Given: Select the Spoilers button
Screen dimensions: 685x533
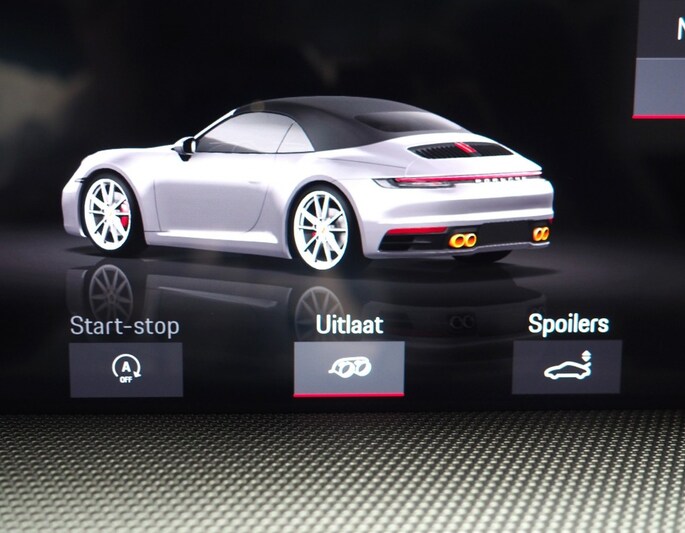Looking at the screenshot, I should (x=566, y=367).
